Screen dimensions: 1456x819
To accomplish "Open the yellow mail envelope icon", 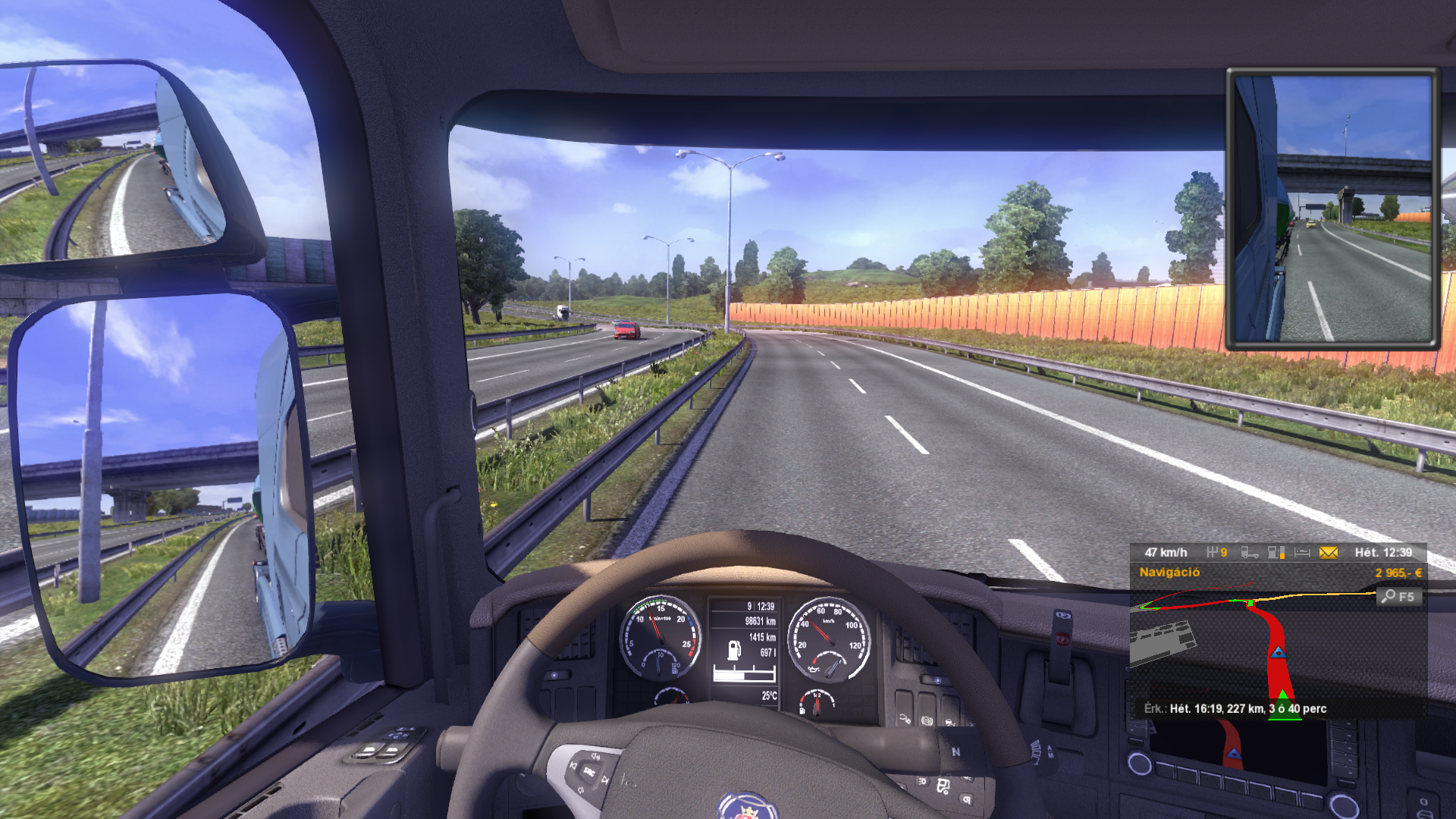I will tap(1328, 553).
